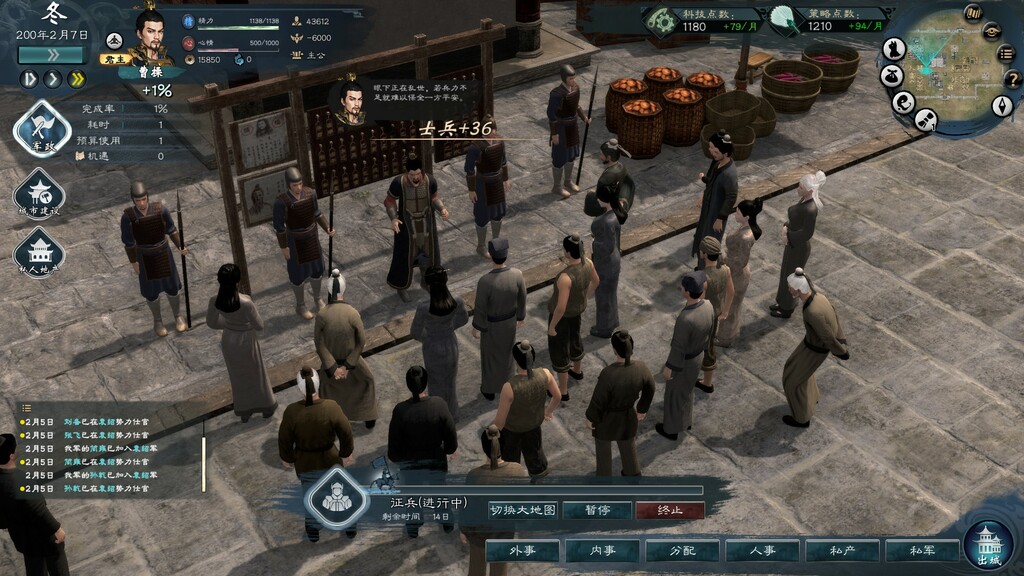Click the compass icon below the minimap
Image resolution: width=1024 pixels, height=576 pixels.
pos(1002,106)
